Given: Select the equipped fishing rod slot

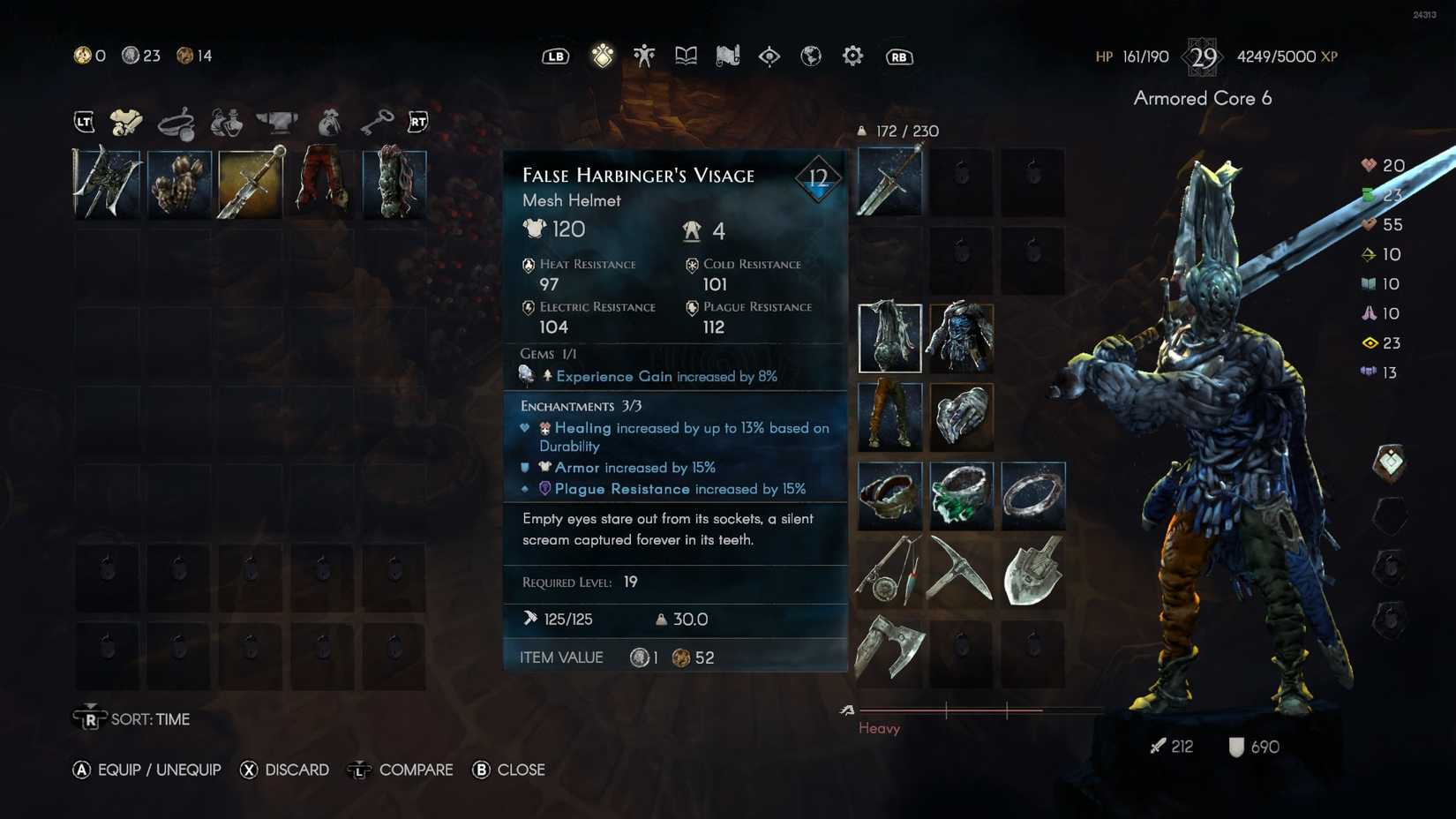Looking at the screenshot, I should 889,572.
